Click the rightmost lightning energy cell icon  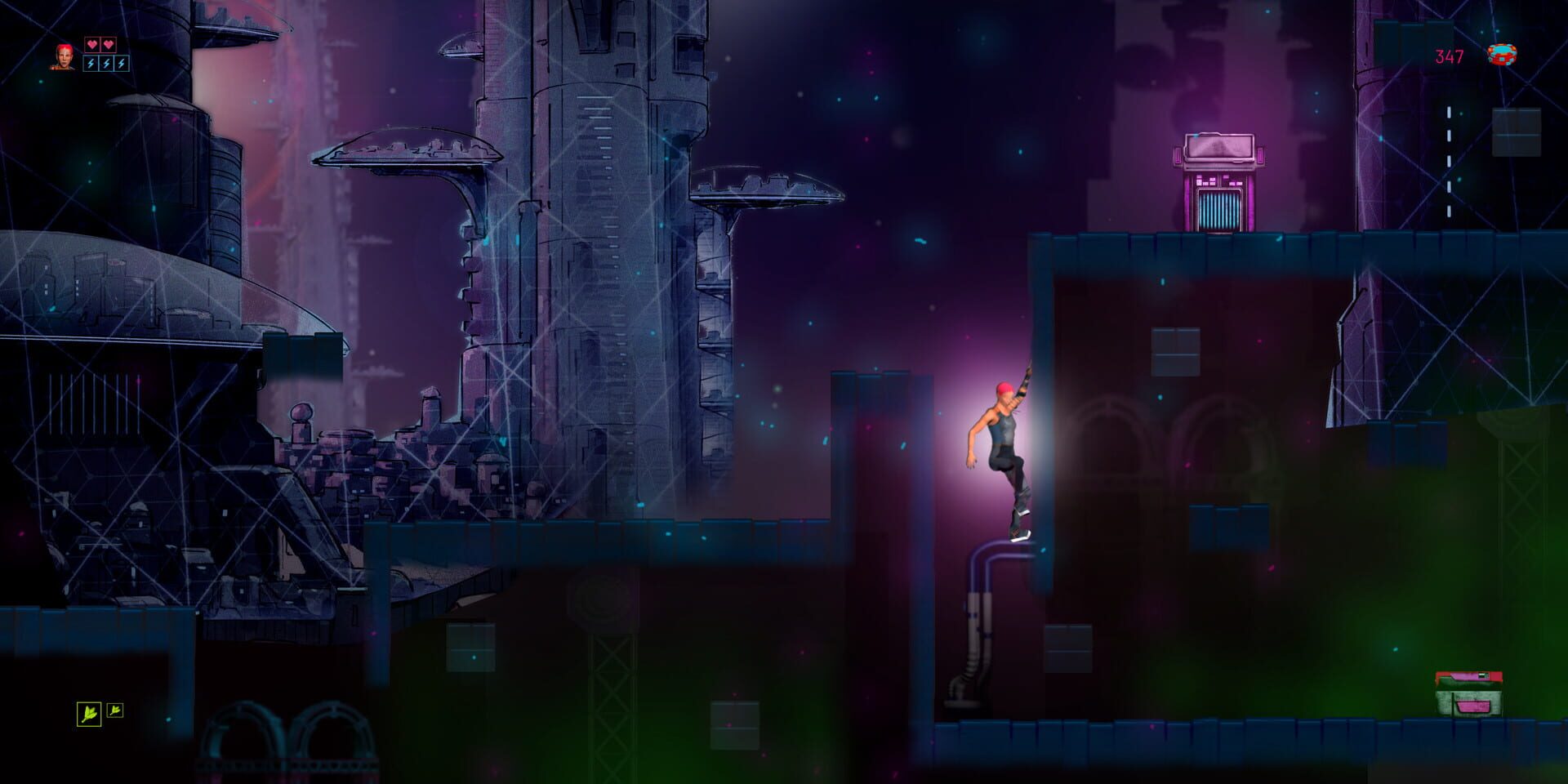[x=122, y=64]
